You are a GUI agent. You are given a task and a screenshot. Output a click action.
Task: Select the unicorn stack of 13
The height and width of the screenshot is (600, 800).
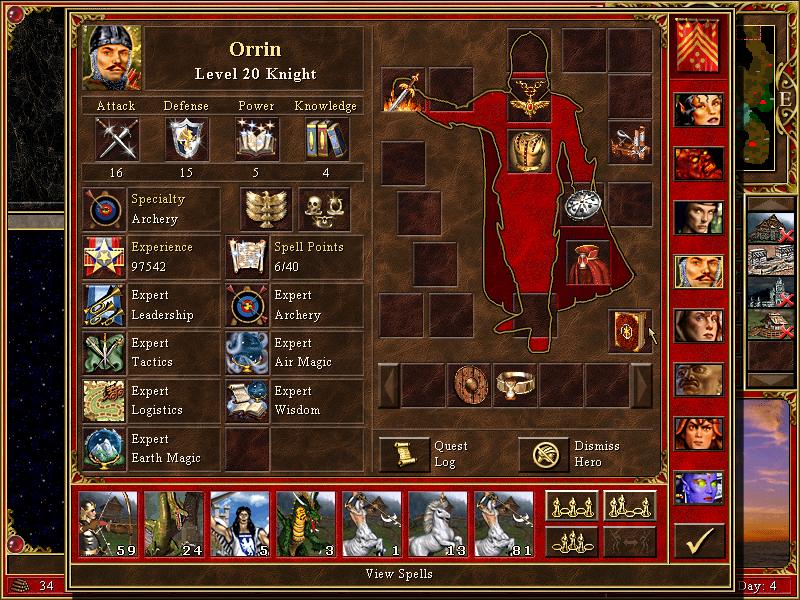[438, 524]
